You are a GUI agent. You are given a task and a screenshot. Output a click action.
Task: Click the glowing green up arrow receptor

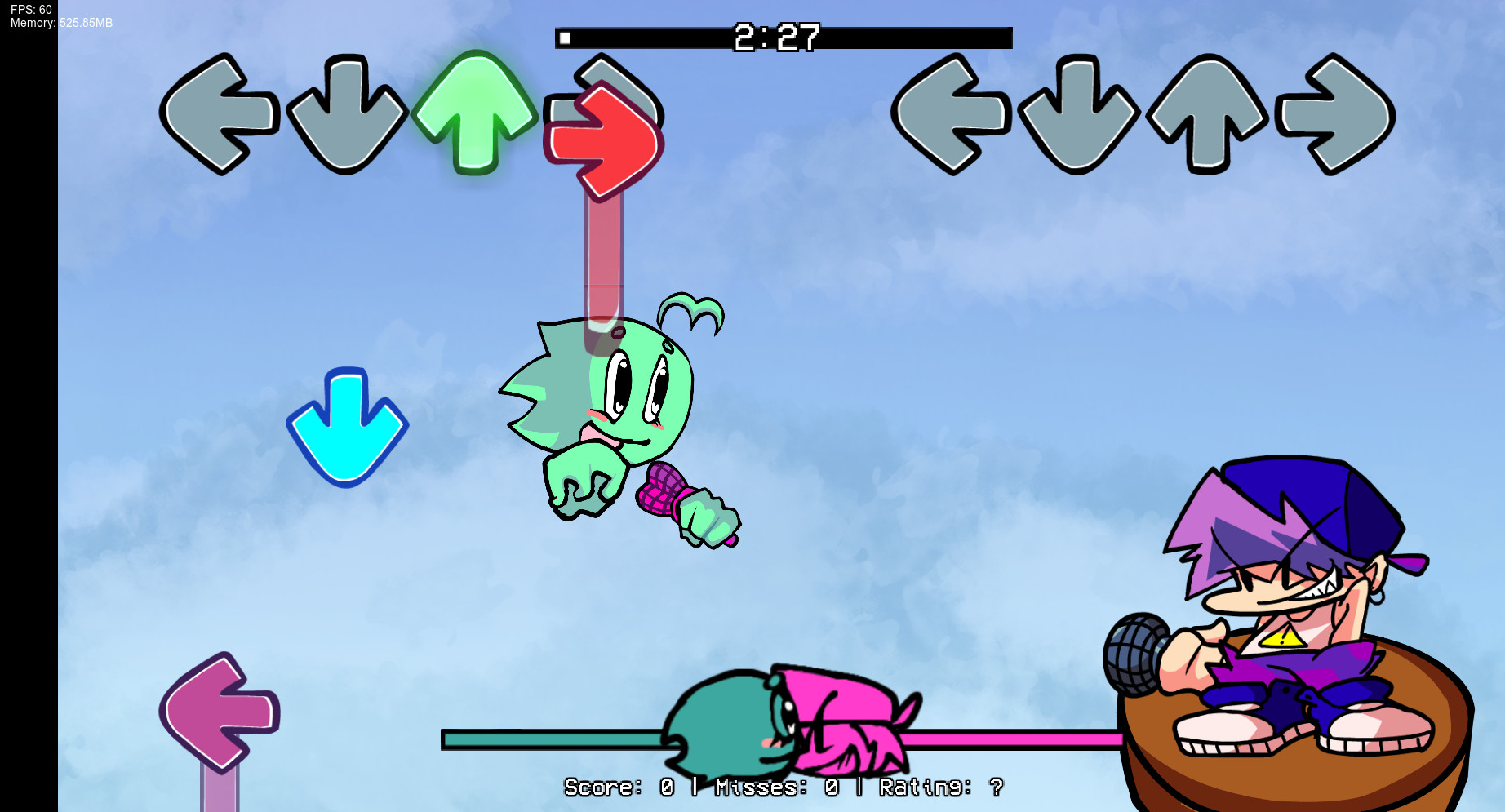click(478, 114)
